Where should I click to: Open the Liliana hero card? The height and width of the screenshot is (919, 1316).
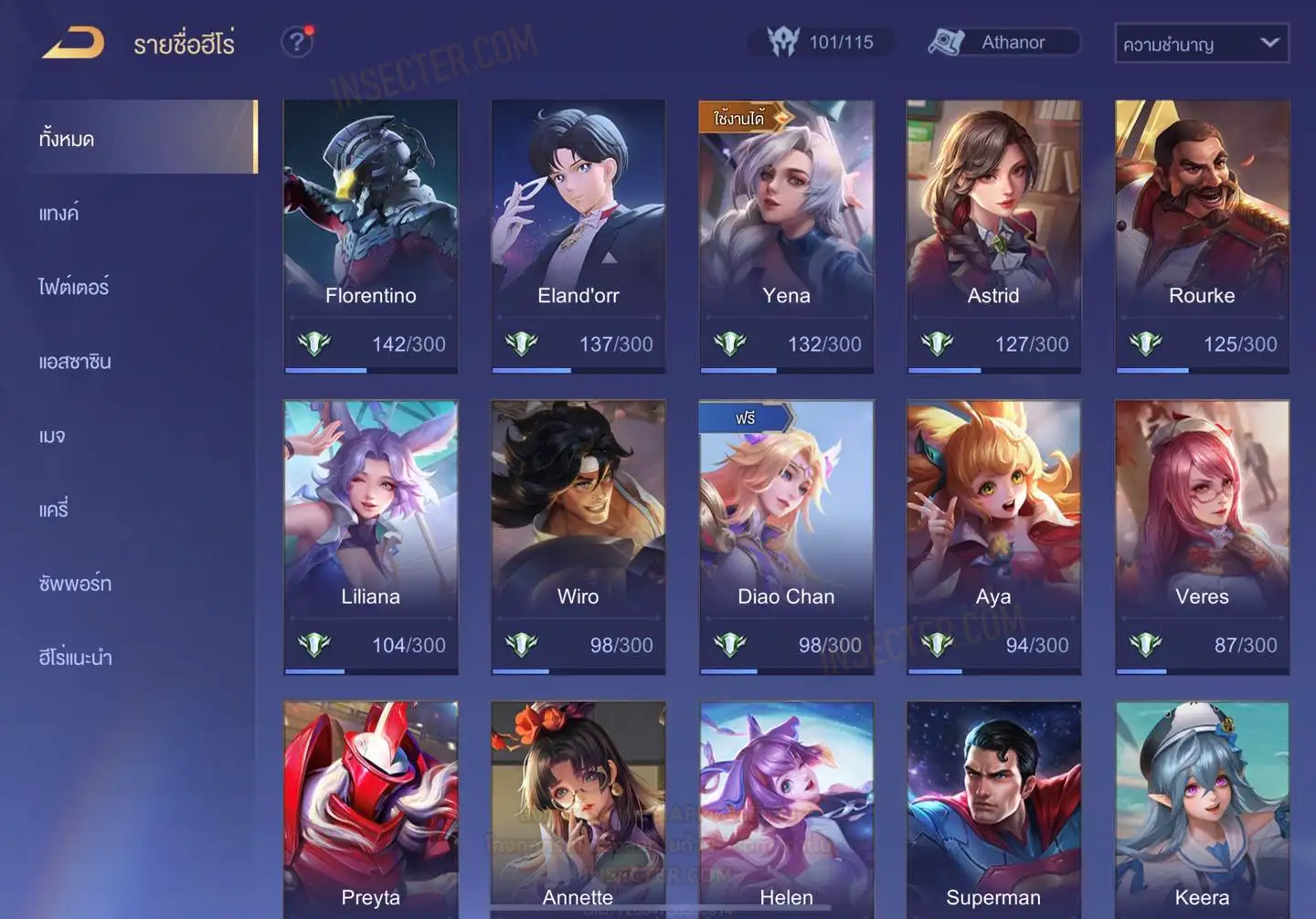370,536
